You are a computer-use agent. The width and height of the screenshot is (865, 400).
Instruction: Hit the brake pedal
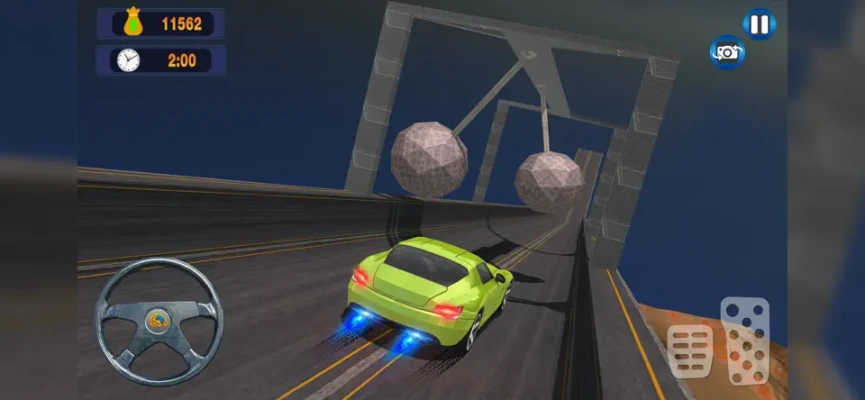[690, 351]
